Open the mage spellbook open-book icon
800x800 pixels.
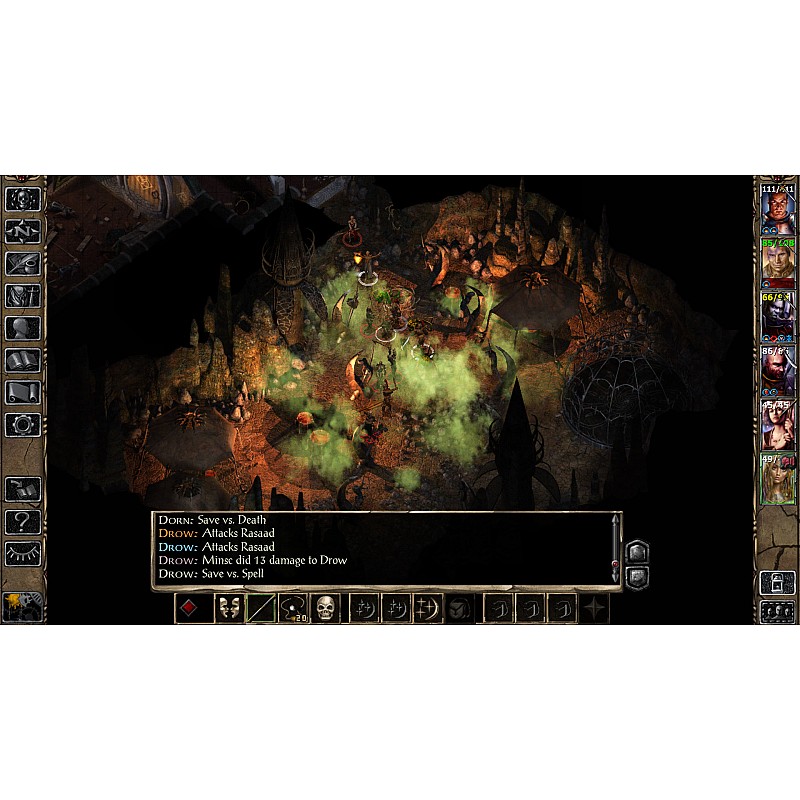22,359
